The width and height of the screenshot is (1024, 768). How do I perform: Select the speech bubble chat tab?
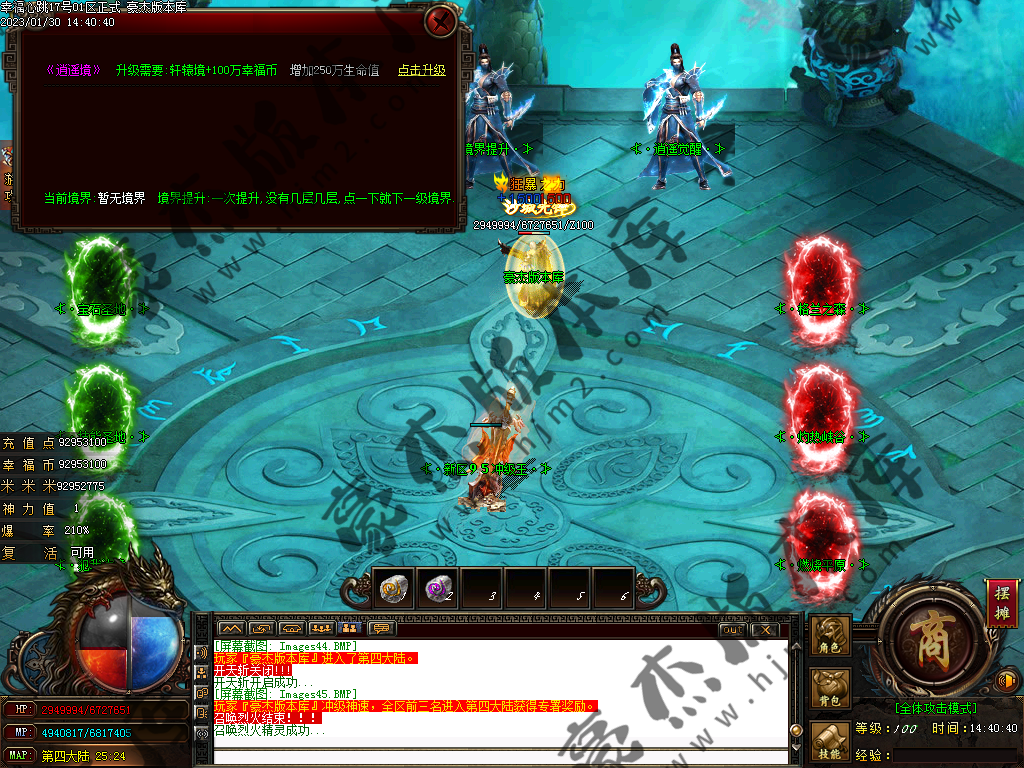(381, 629)
